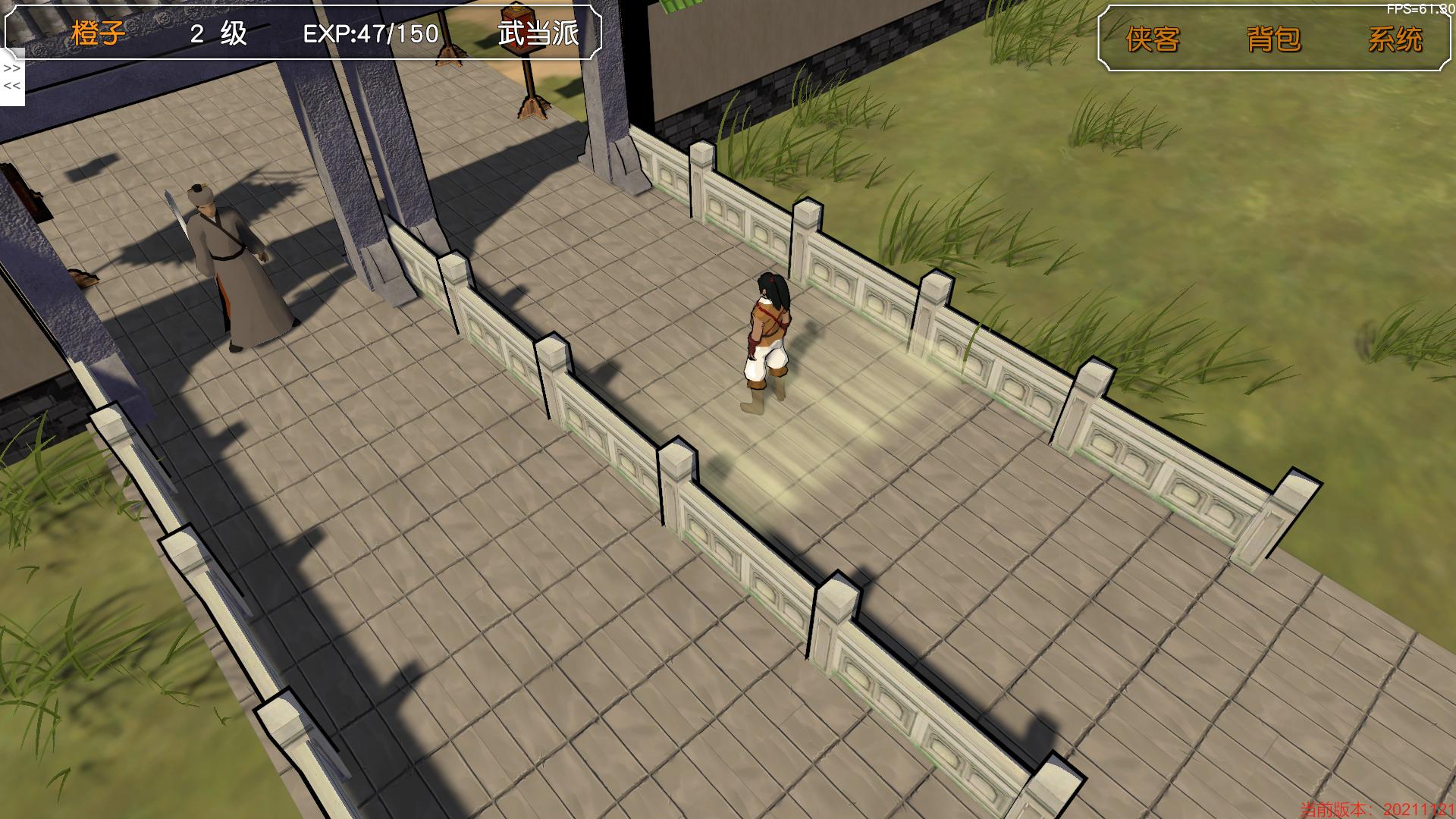Open the 系统 system menu

1395,39
